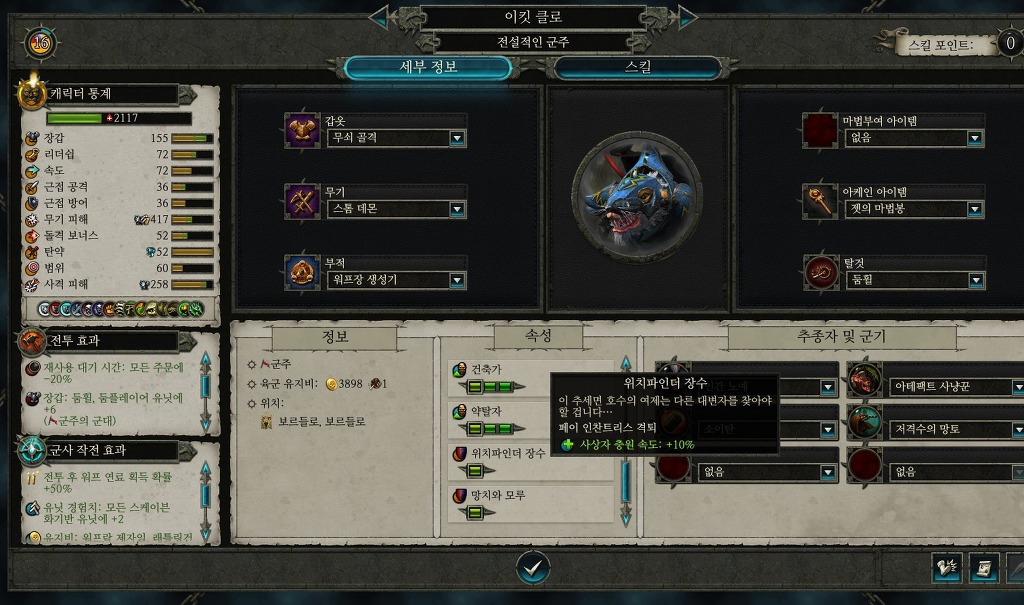Confirm with the checkmark button

(533, 568)
